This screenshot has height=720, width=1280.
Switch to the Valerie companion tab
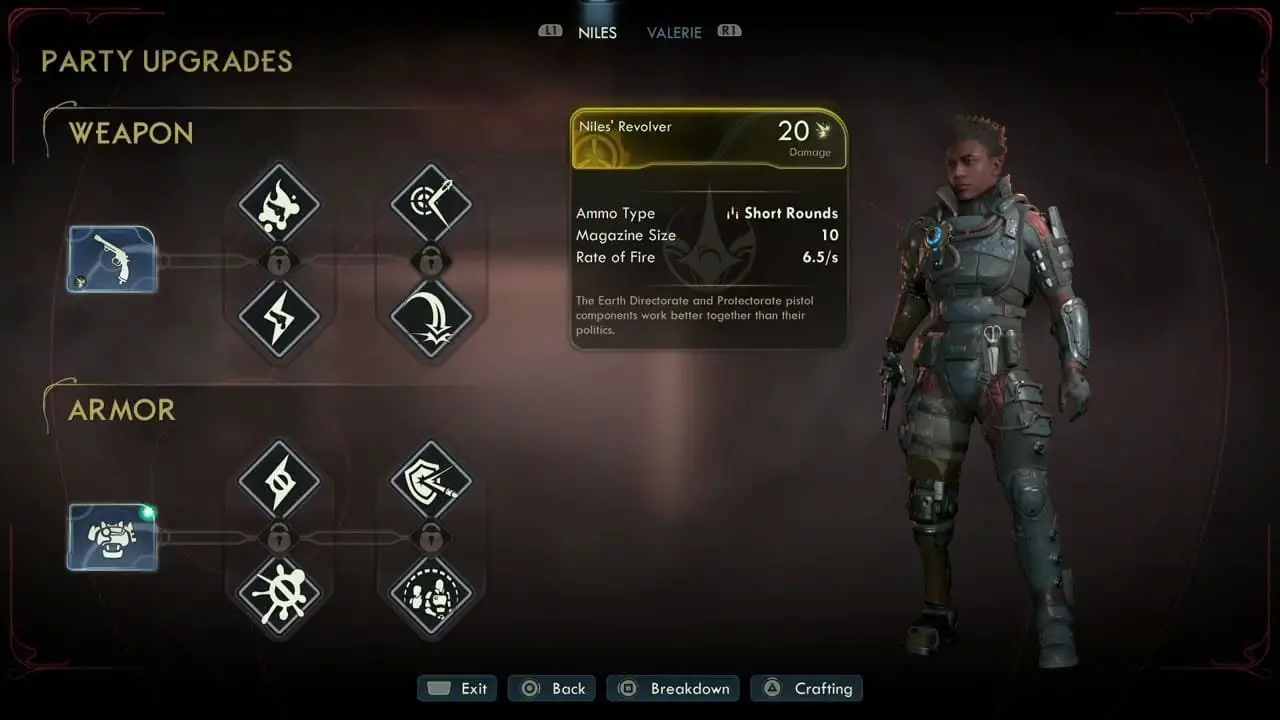[x=674, y=33]
